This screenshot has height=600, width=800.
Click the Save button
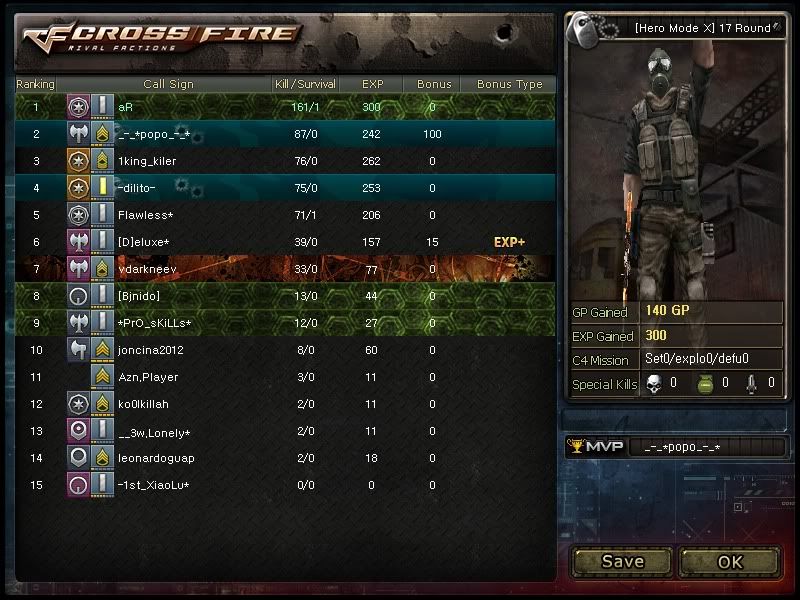coord(622,561)
